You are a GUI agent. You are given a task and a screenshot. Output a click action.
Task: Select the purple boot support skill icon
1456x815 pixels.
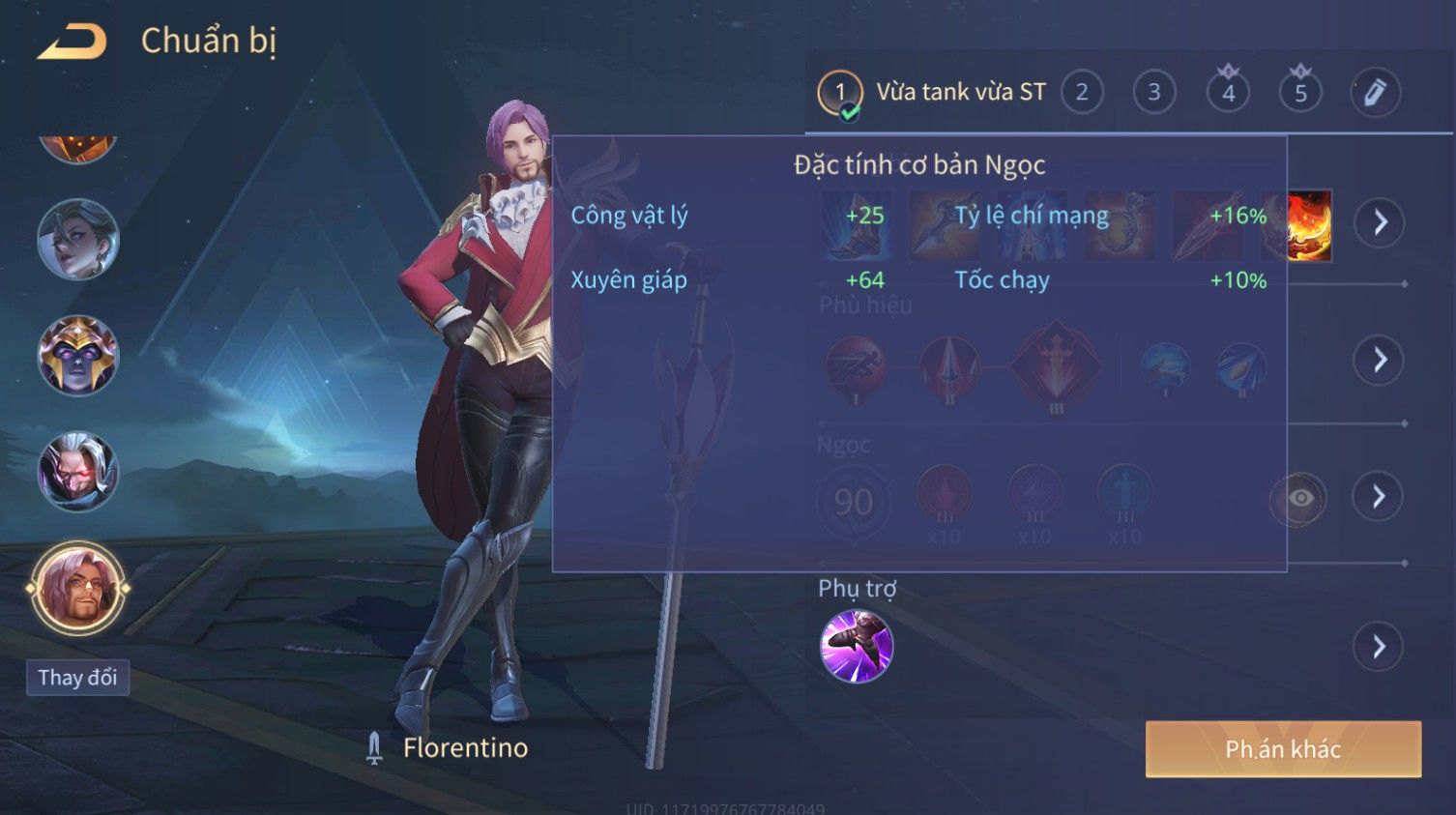[856, 646]
